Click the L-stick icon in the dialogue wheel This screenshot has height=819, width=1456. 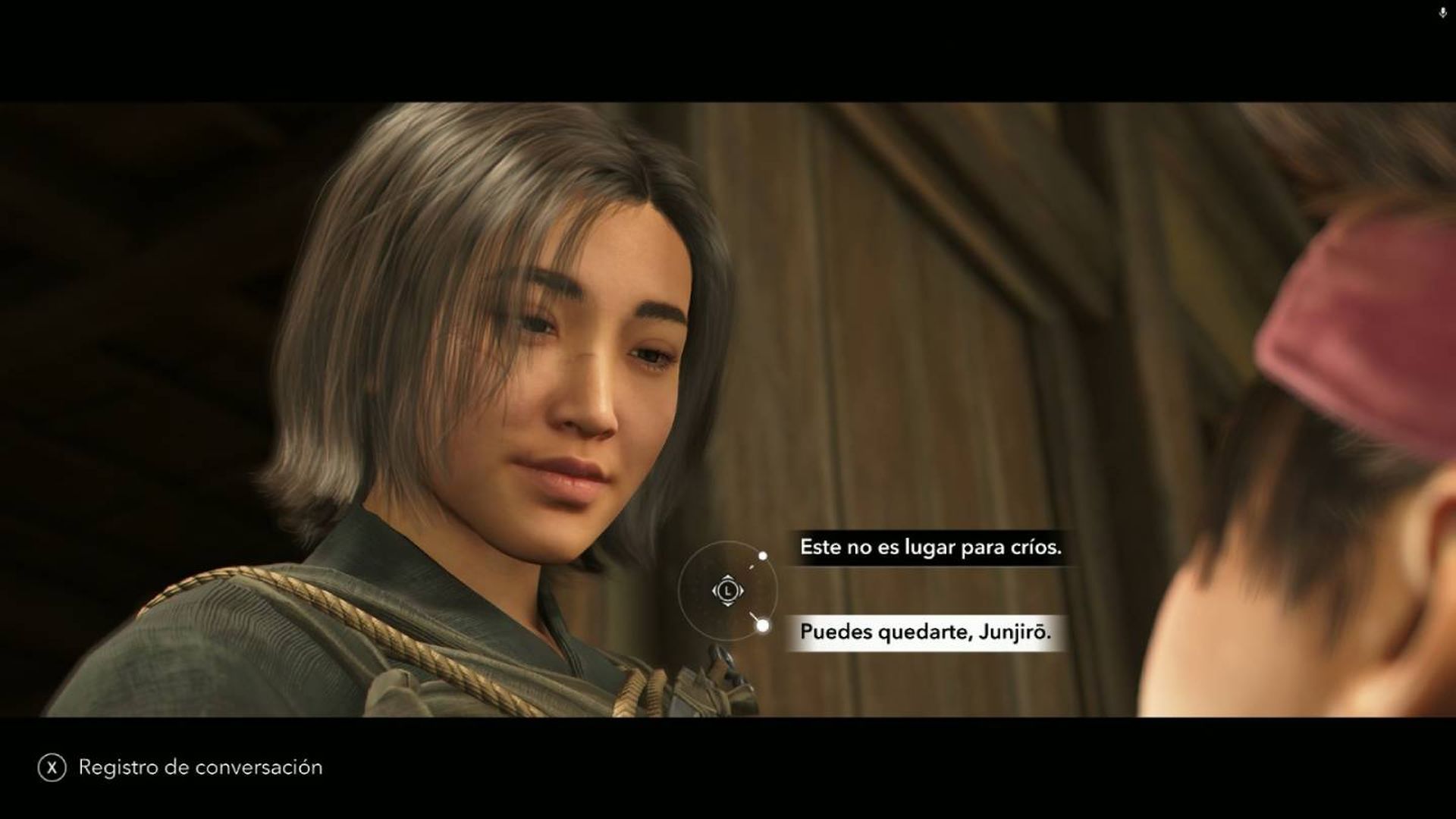(728, 591)
